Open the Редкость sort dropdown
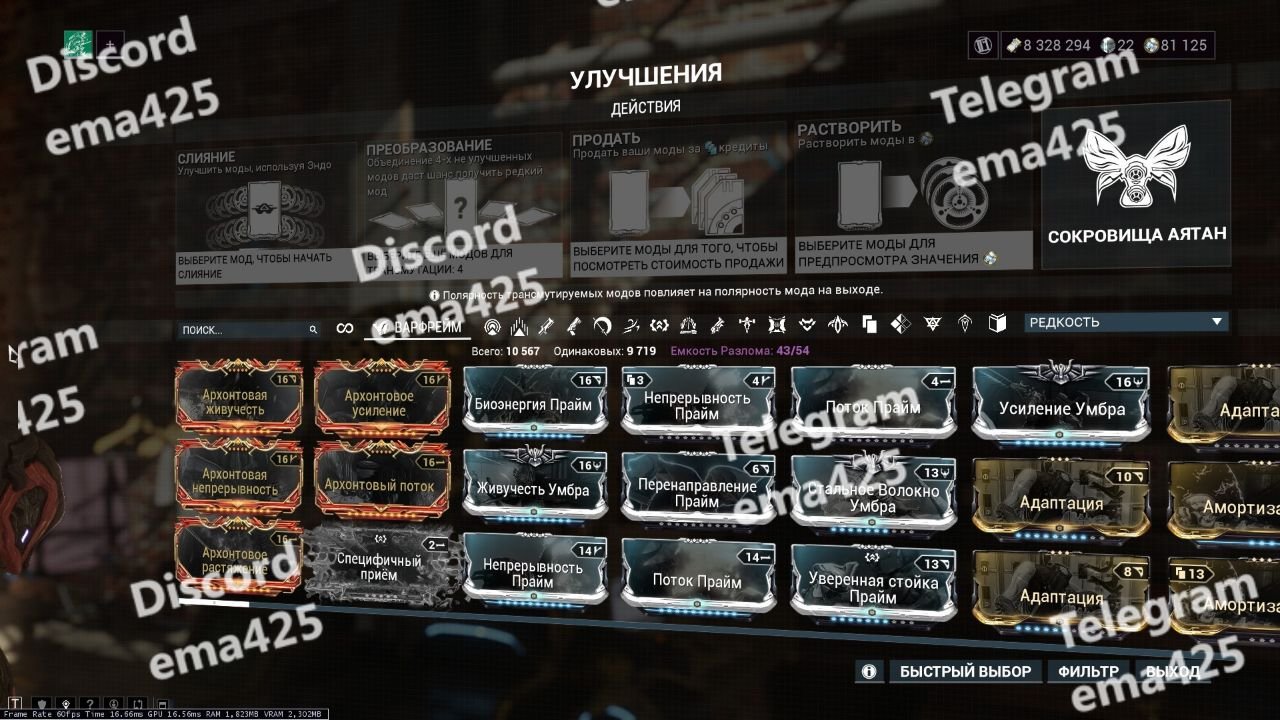This screenshot has width=1280, height=720. coord(1125,322)
